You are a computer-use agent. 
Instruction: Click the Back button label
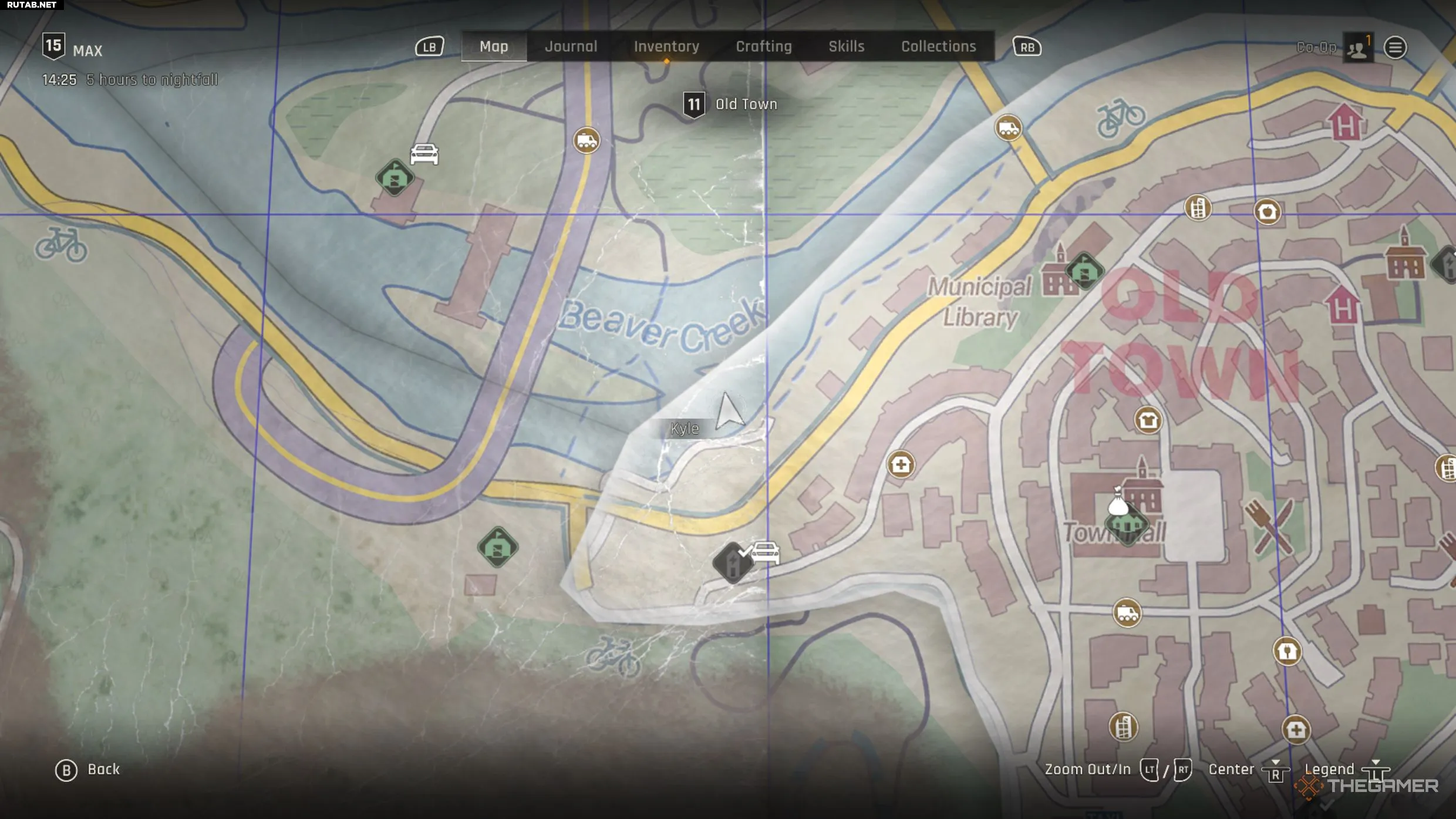point(103,769)
